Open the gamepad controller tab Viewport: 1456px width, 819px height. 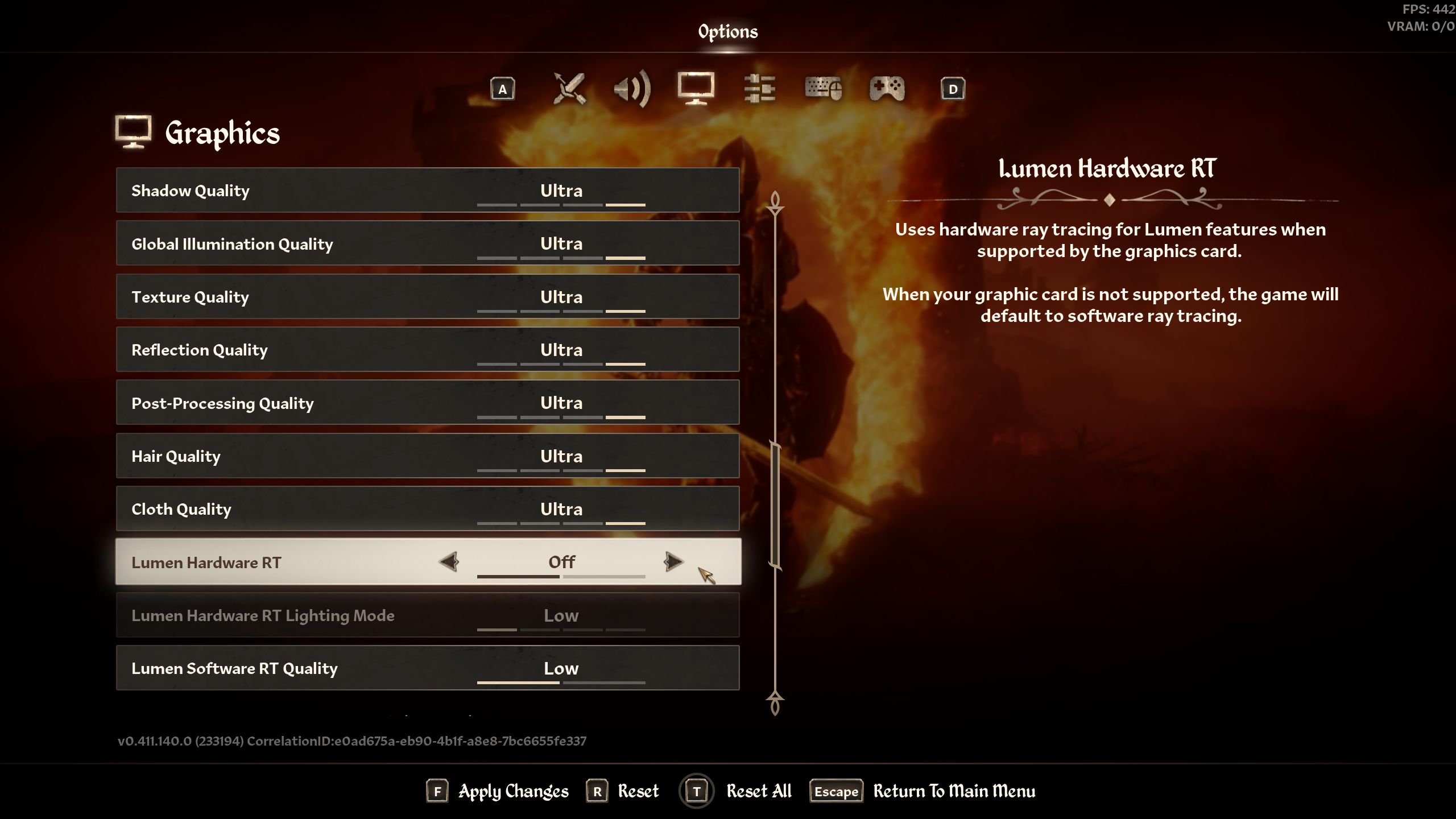pos(887,89)
